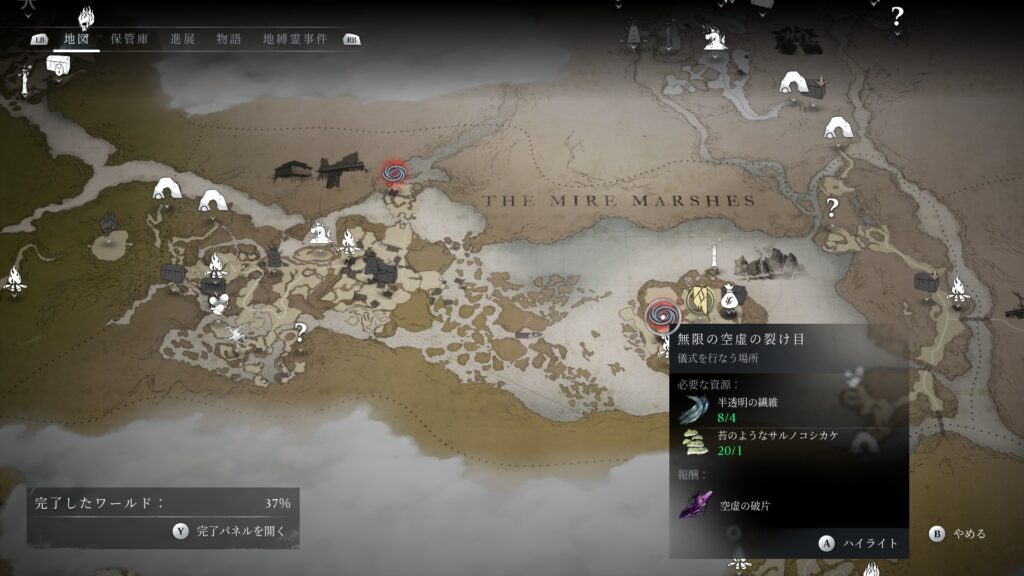Select the 地縛霊事件 tab

pos(294,39)
